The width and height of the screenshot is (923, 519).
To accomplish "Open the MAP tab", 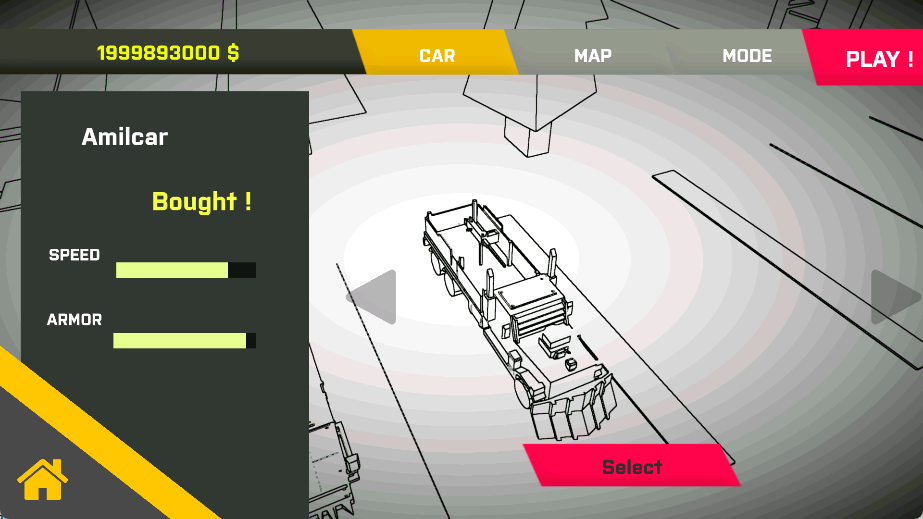I will [x=592, y=56].
